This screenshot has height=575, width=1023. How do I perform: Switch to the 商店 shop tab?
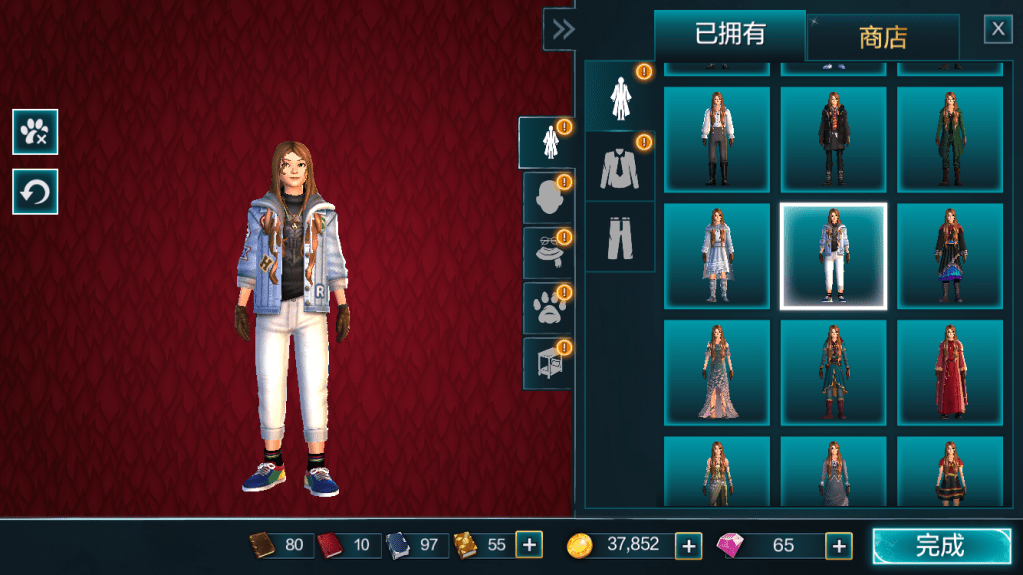pos(883,37)
